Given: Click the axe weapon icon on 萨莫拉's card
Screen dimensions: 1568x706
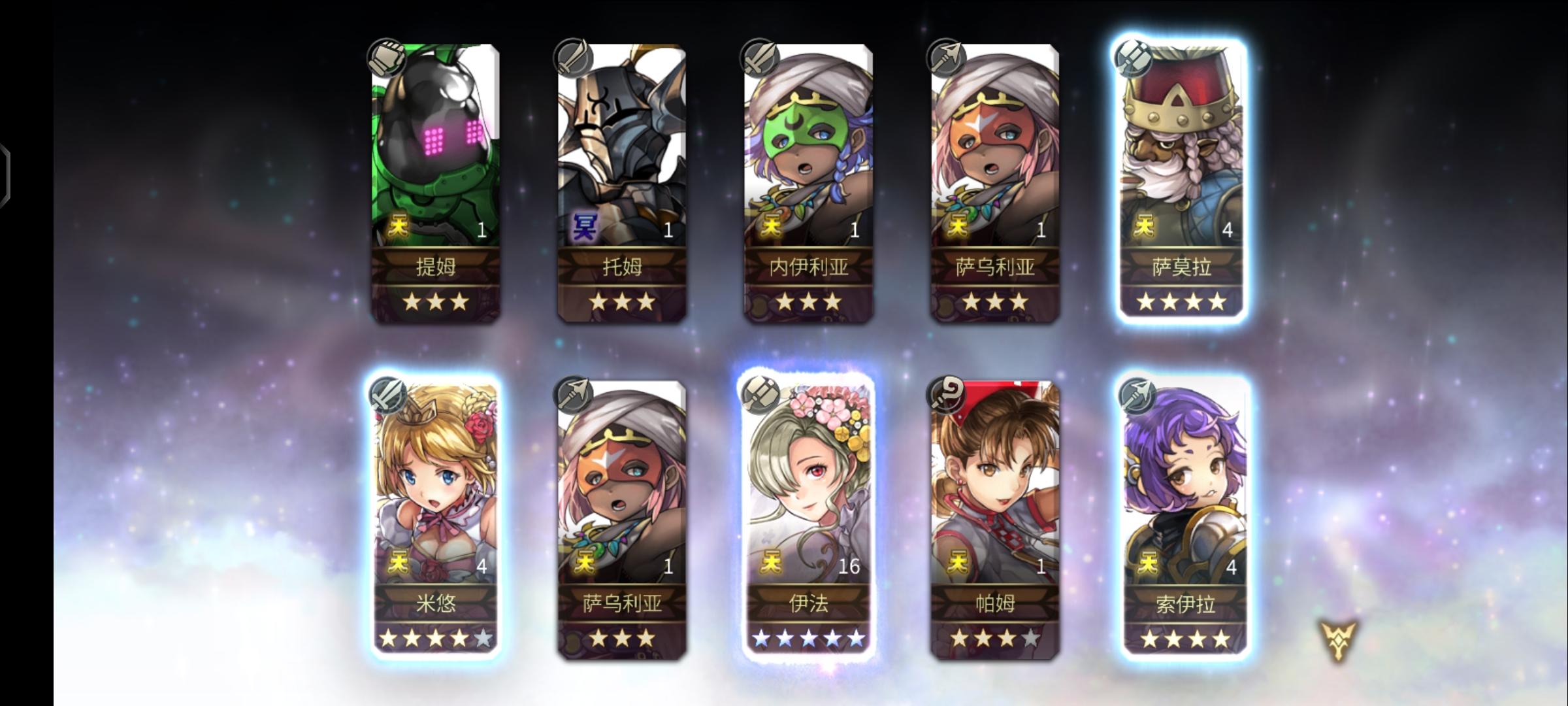Looking at the screenshot, I should click(x=1135, y=59).
